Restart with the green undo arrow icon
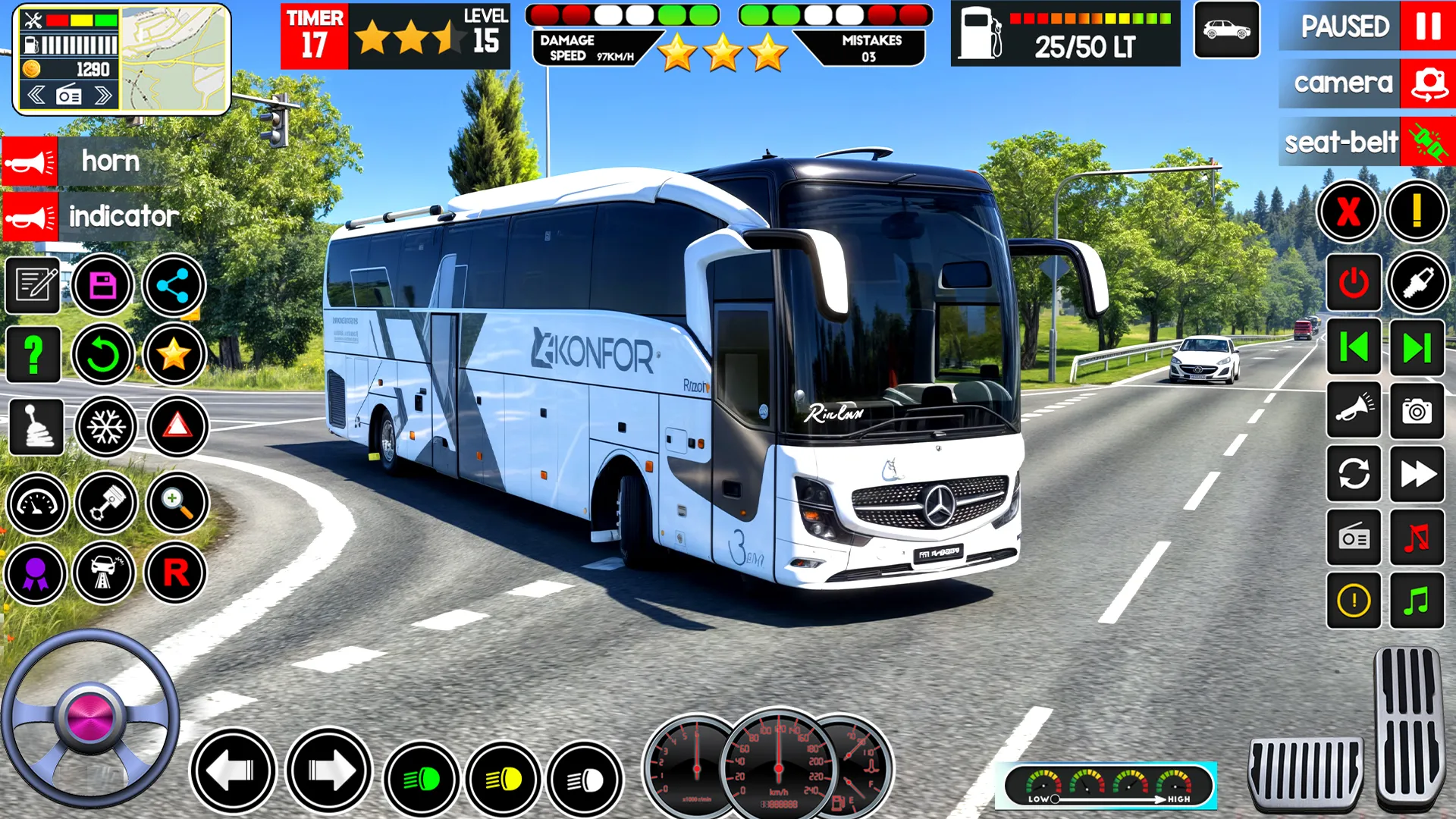Image resolution: width=1456 pixels, height=819 pixels. (105, 355)
